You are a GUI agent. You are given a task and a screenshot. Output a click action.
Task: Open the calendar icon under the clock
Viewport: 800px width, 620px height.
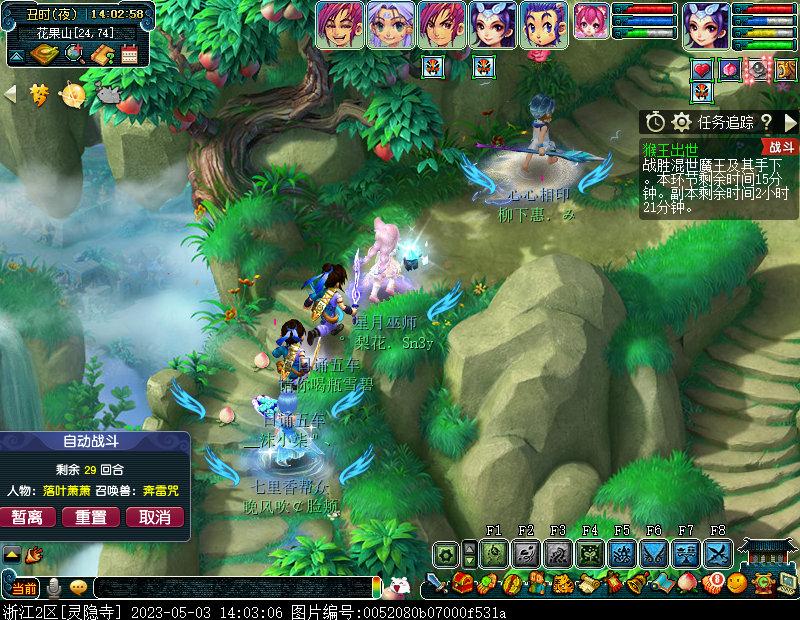click(x=129, y=54)
